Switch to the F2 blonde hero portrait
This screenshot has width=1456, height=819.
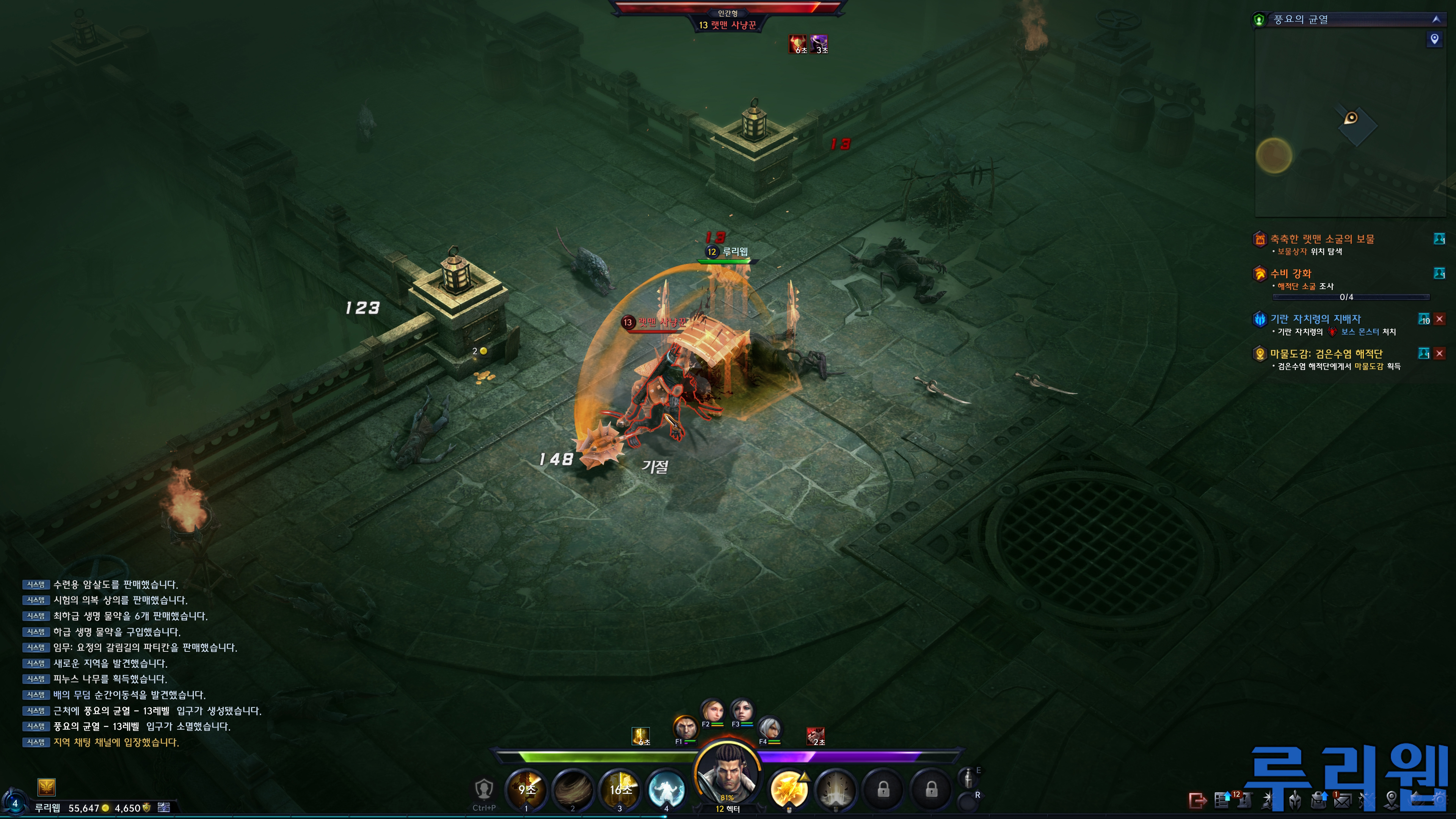pyautogui.click(x=712, y=711)
